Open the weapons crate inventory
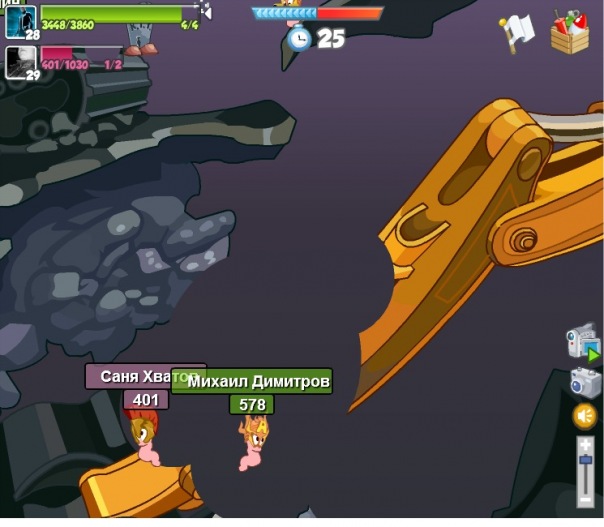The width and height of the screenshot is (604, 527). point(569,32)
